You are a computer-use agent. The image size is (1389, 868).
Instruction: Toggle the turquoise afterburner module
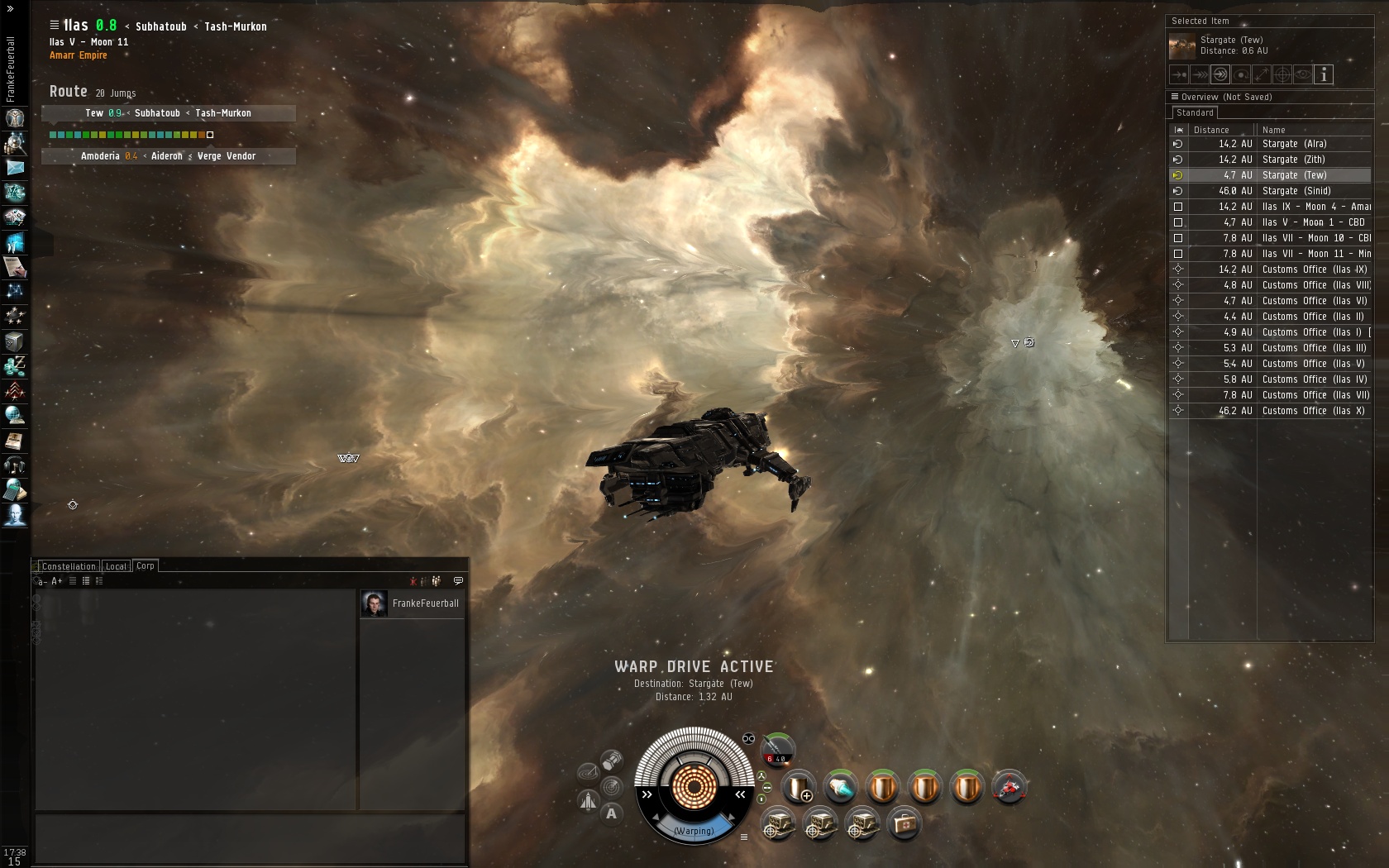pyautogui.click(x=840, y=787)
